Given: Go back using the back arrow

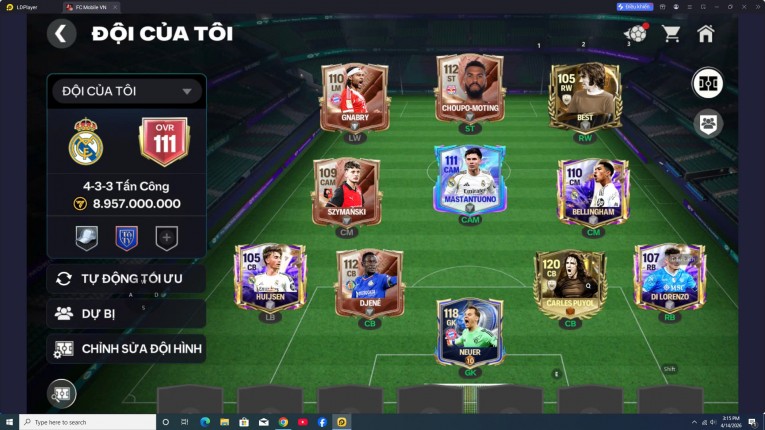Looking at the screenshot, I should point(61,34).
